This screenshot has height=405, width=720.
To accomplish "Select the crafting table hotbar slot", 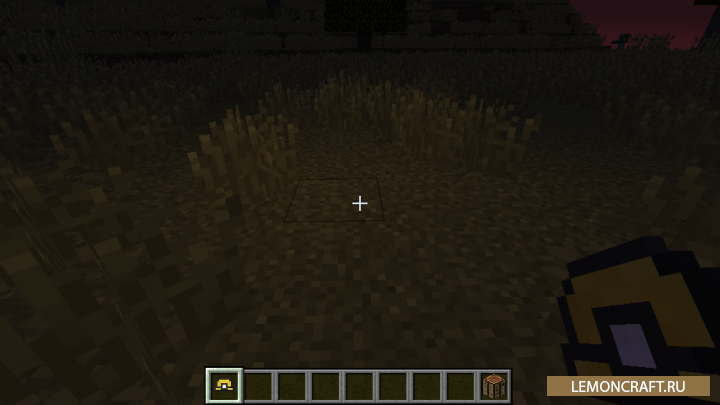I will click(x=495, y=385).
